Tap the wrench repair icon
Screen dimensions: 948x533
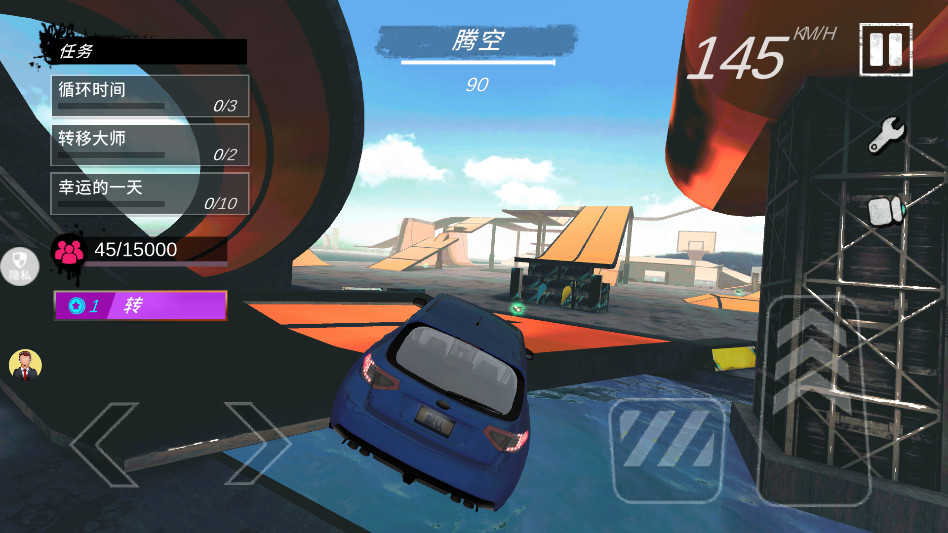[x=886, y=135]
